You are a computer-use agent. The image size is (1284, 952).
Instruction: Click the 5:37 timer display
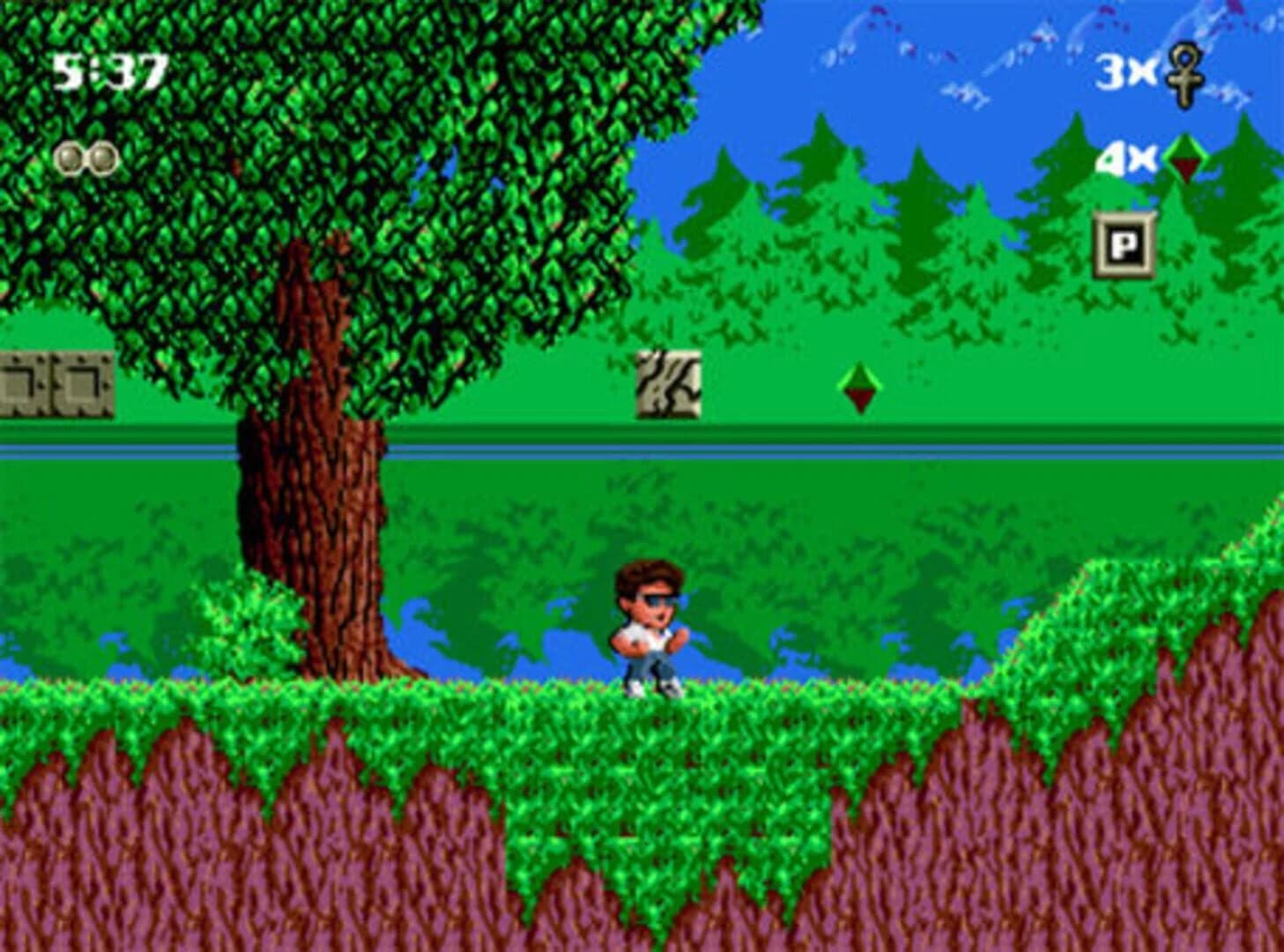(x=106, y=71)
